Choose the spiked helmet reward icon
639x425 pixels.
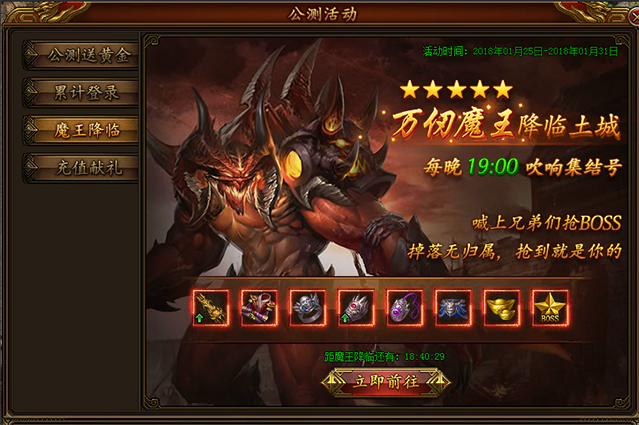(x=356, y=308)
